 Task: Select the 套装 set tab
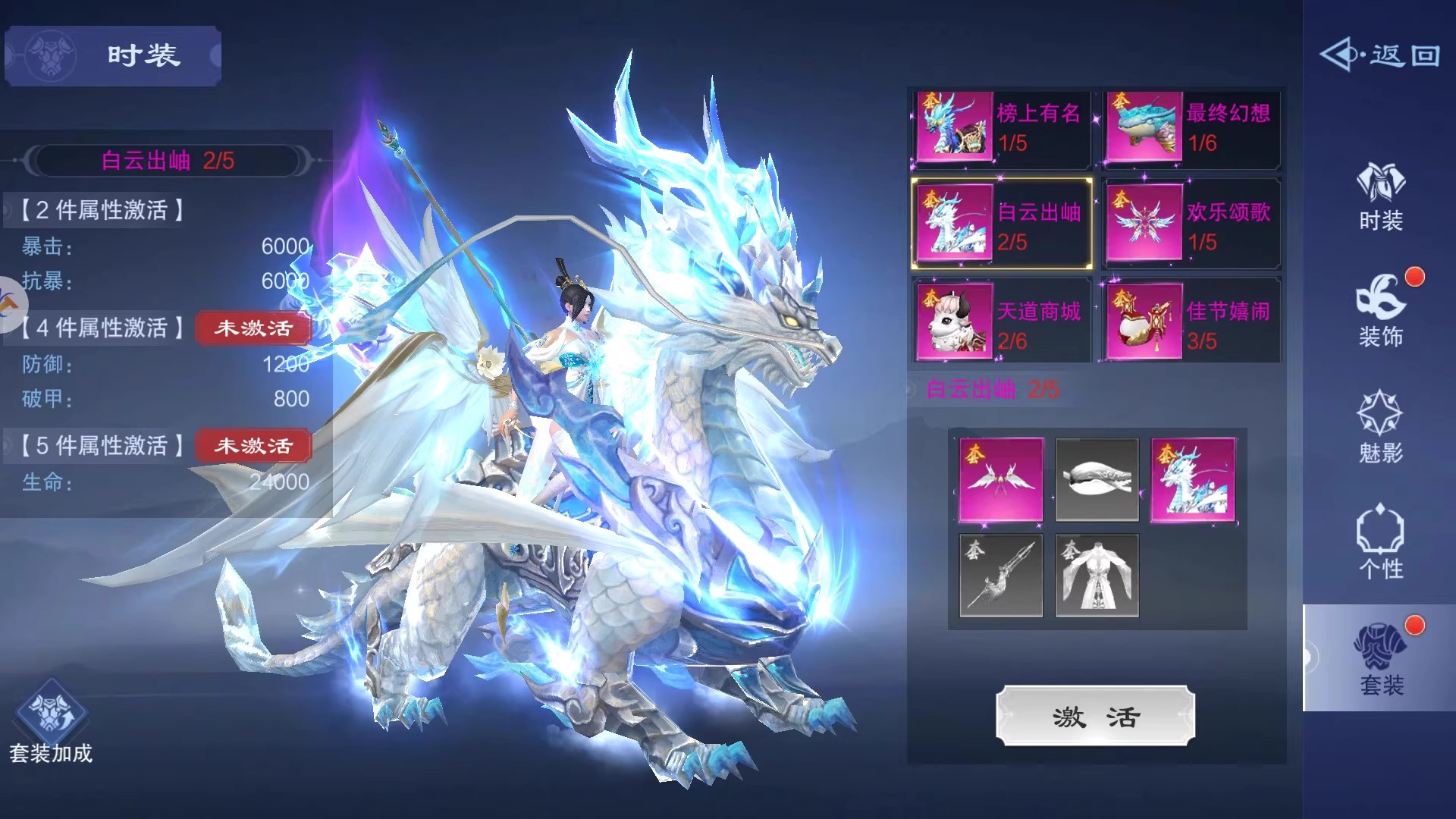coord(1380,658)
